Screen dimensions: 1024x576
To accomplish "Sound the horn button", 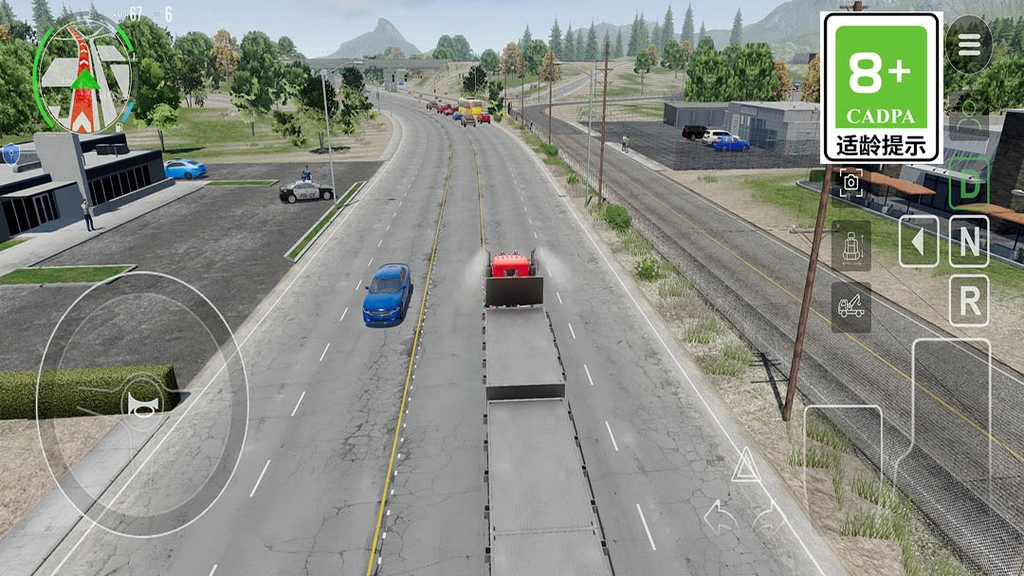I will (x=141, y=401).
